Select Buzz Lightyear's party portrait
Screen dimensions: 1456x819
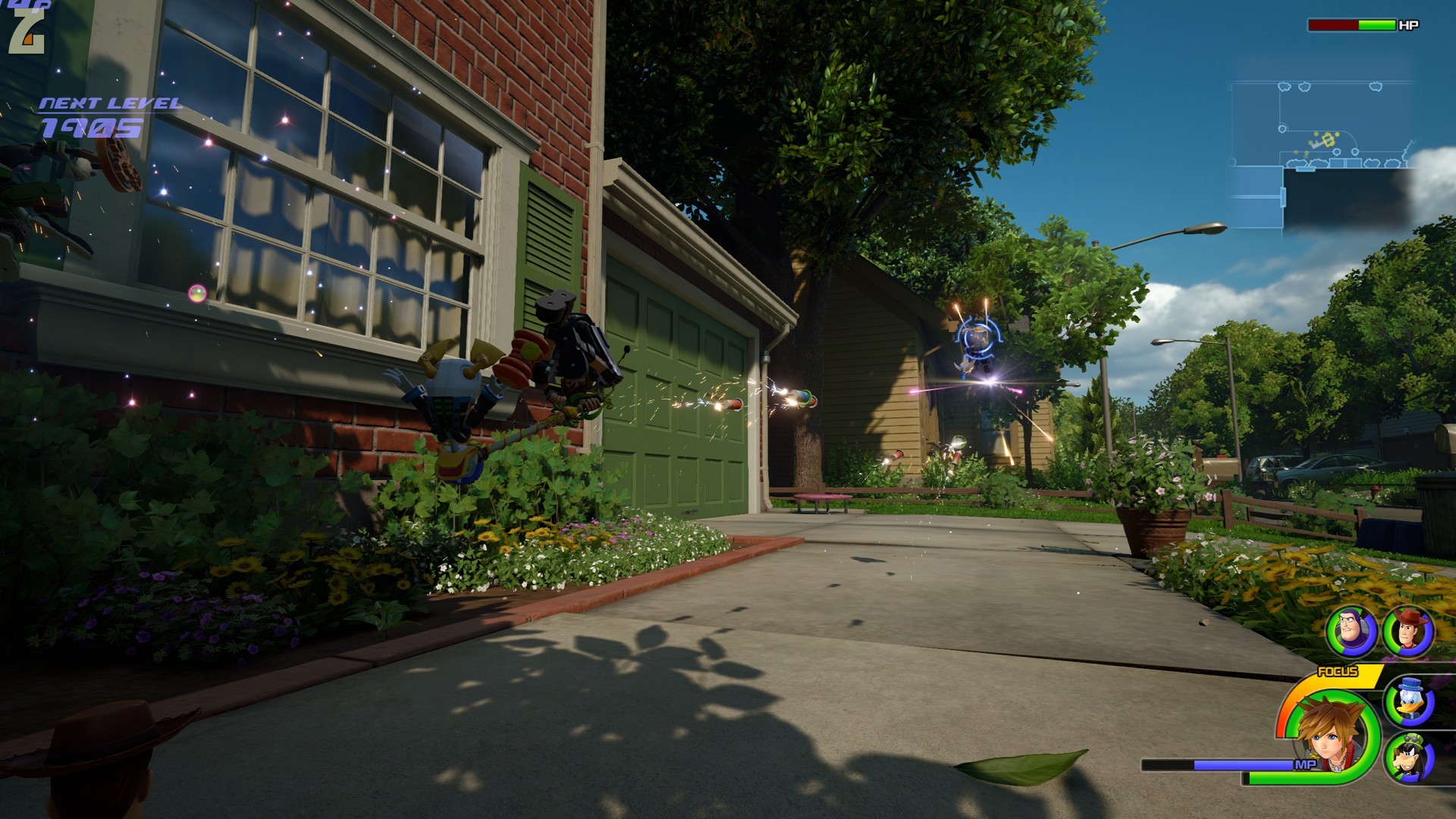coord(1351,630)
